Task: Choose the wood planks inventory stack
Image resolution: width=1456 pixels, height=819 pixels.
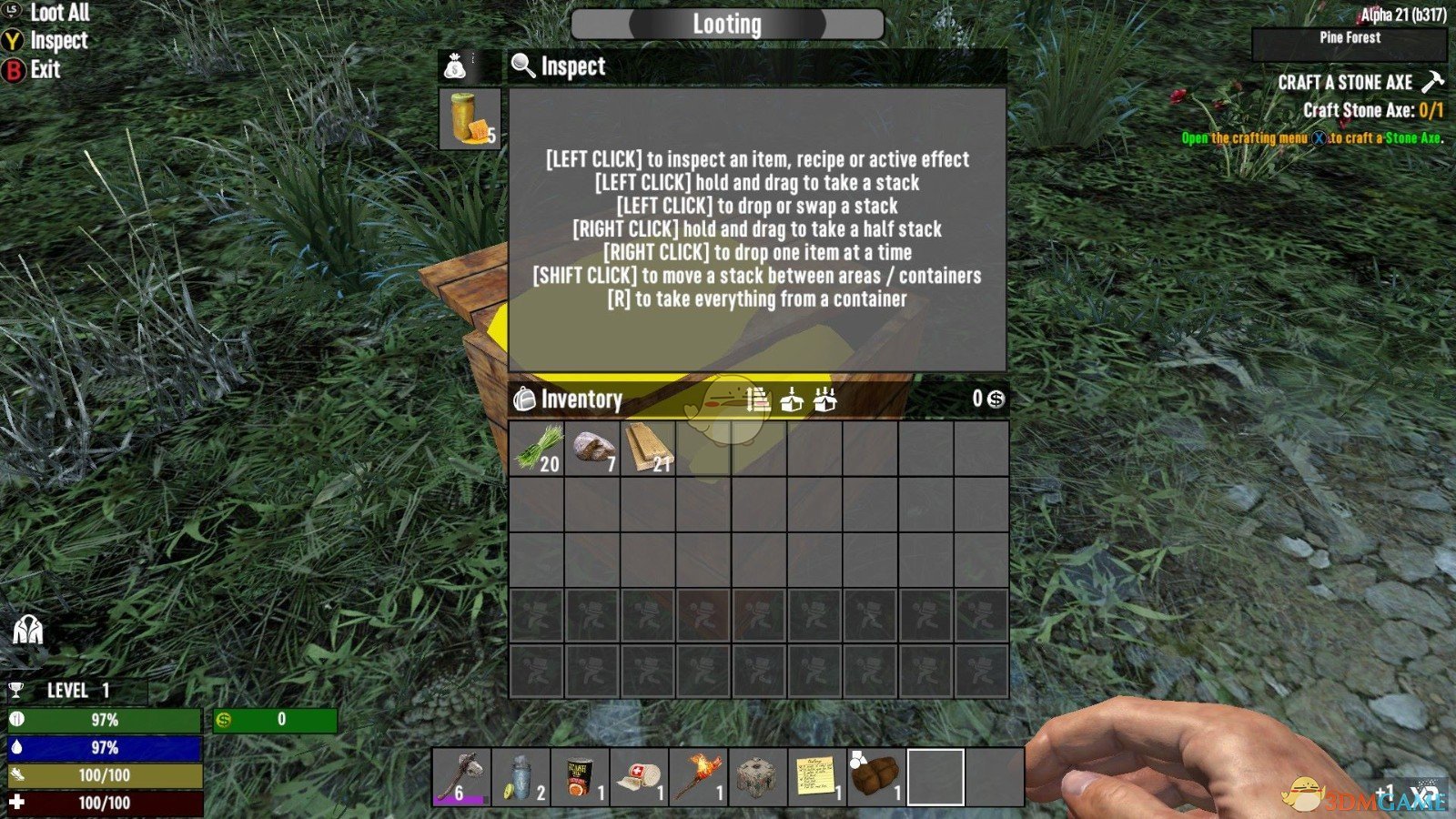Action: point(648,448)
